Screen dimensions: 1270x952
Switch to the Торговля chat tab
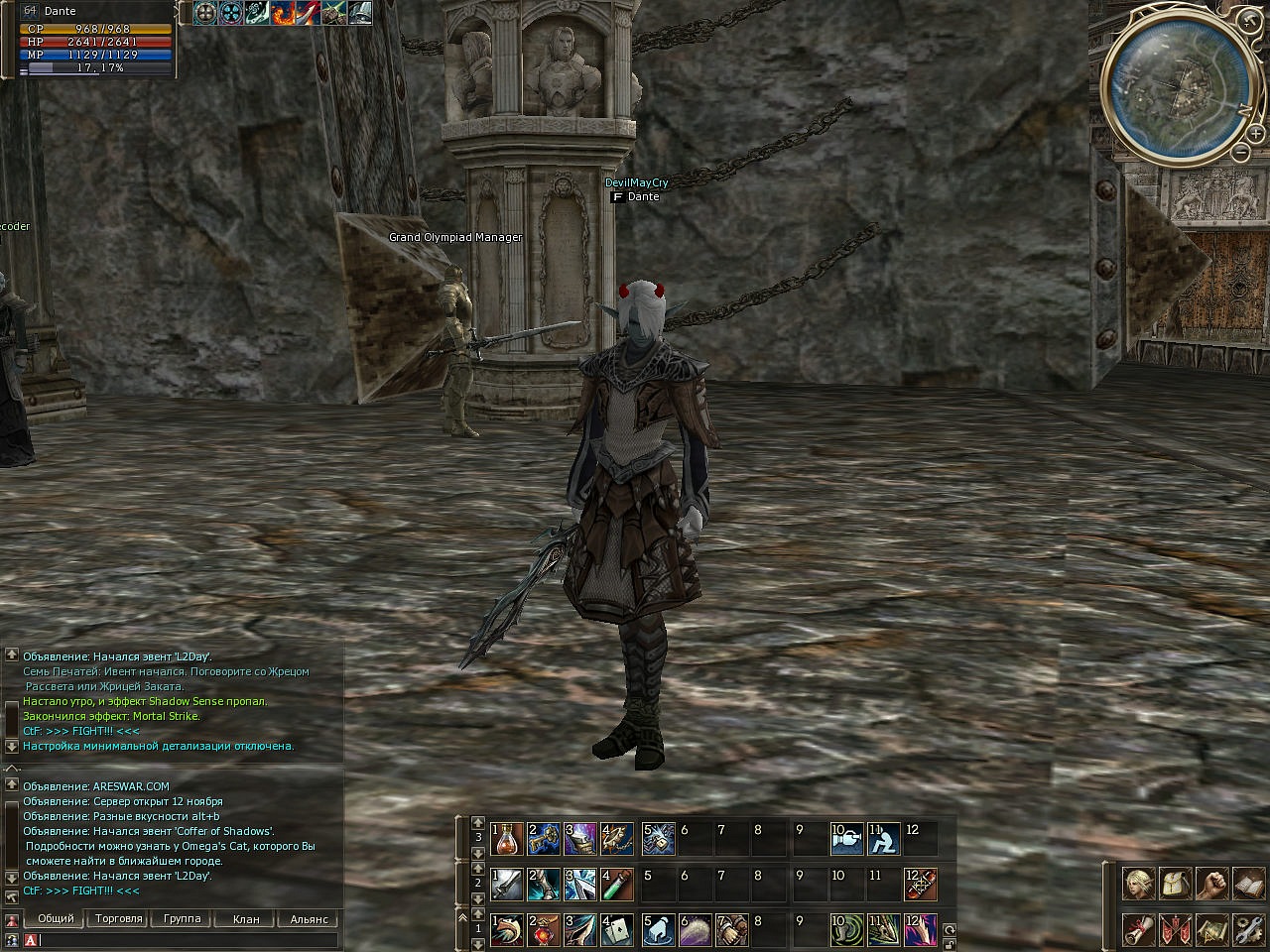tap(118, 919)
